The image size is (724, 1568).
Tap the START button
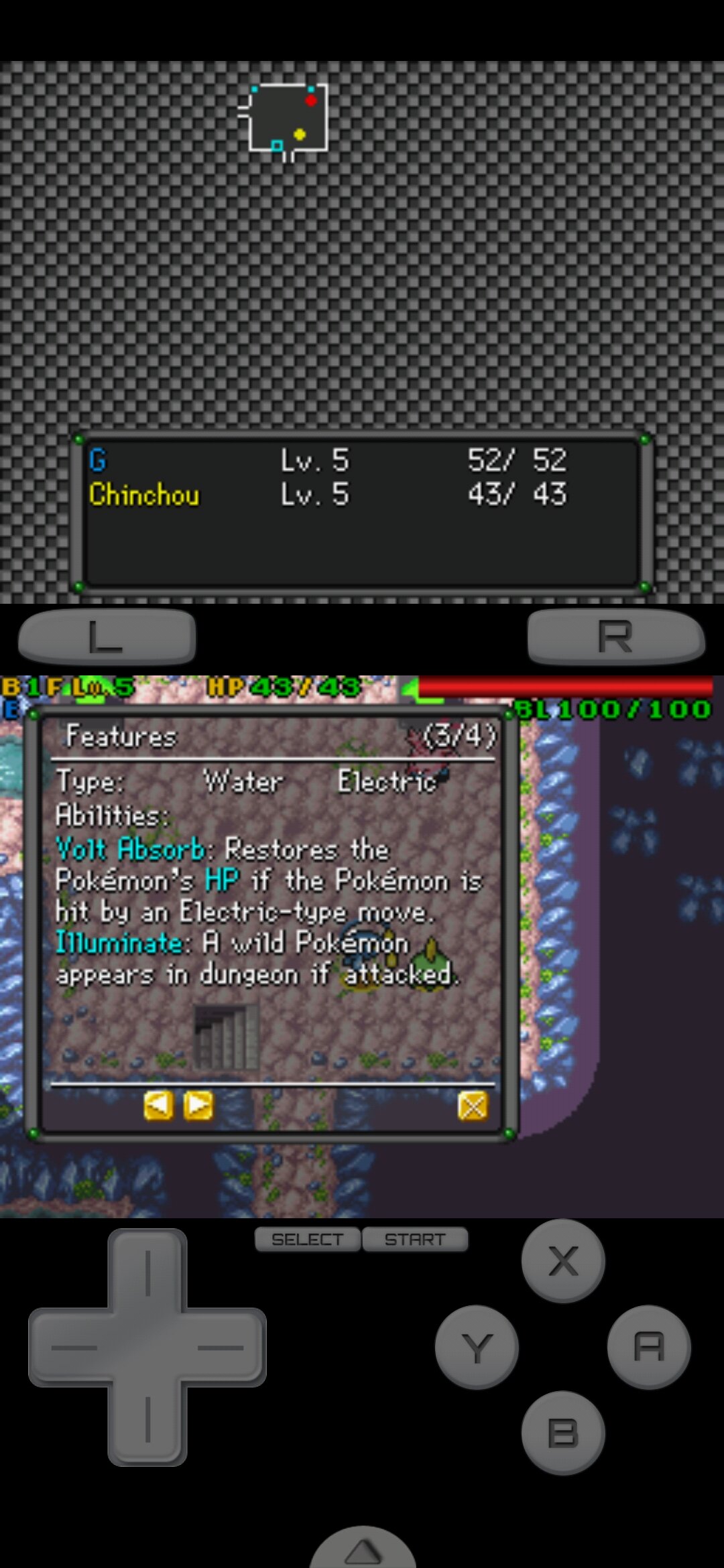pyautogui.click(x=415, y=1240)
